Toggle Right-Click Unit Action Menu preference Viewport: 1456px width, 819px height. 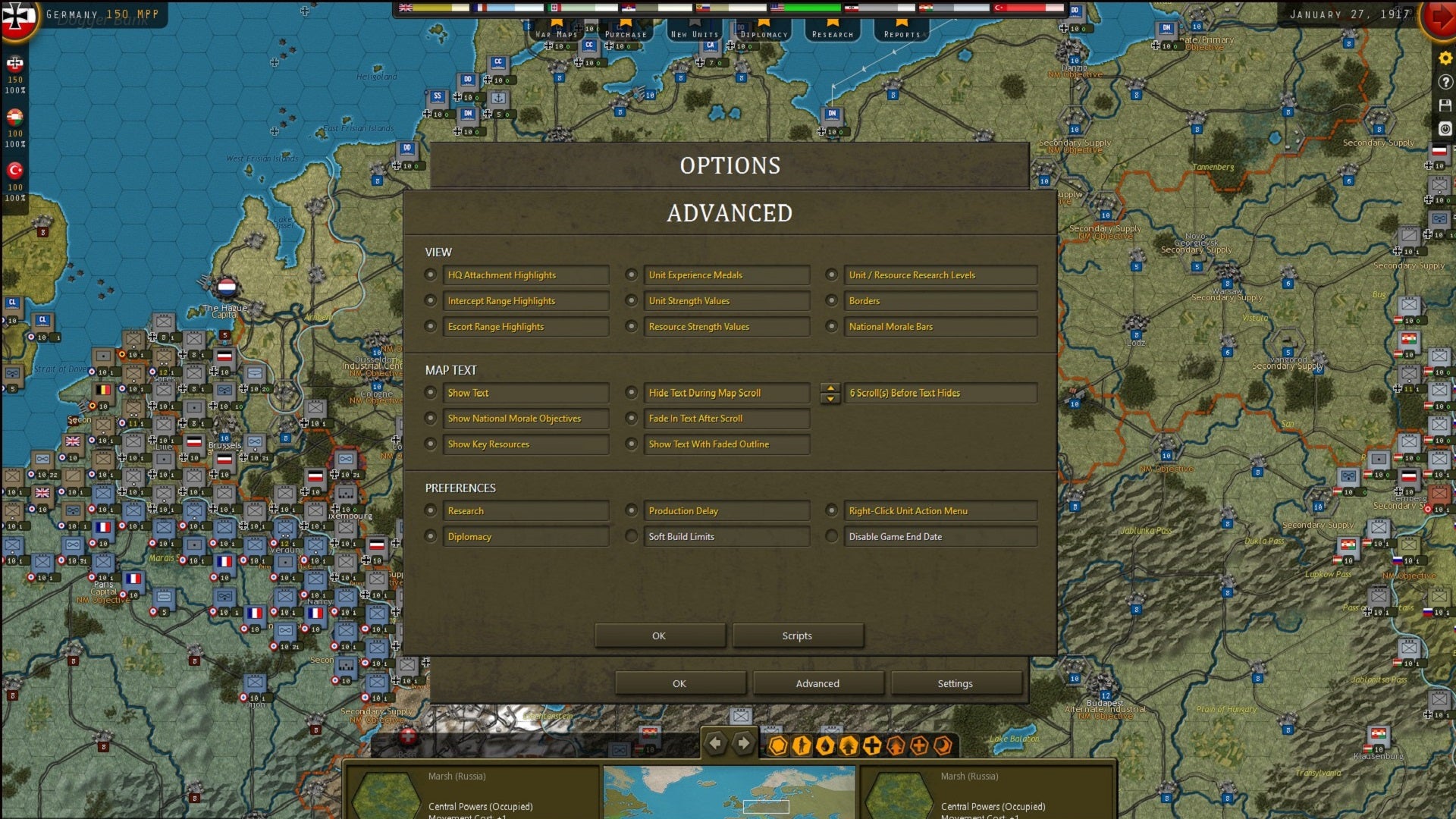coord(832,510)
